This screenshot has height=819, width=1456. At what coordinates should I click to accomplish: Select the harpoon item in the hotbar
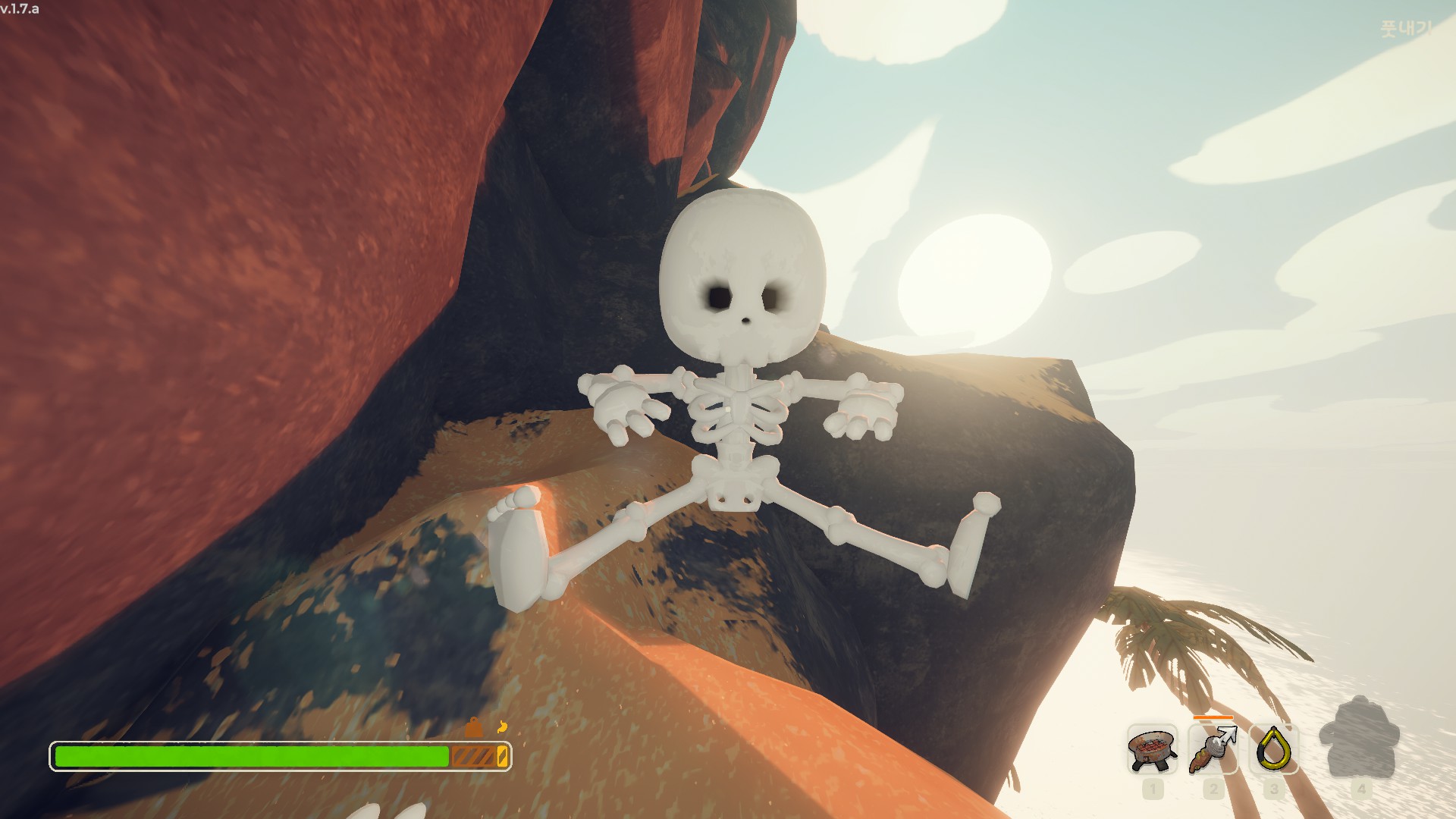[1213, 749]
